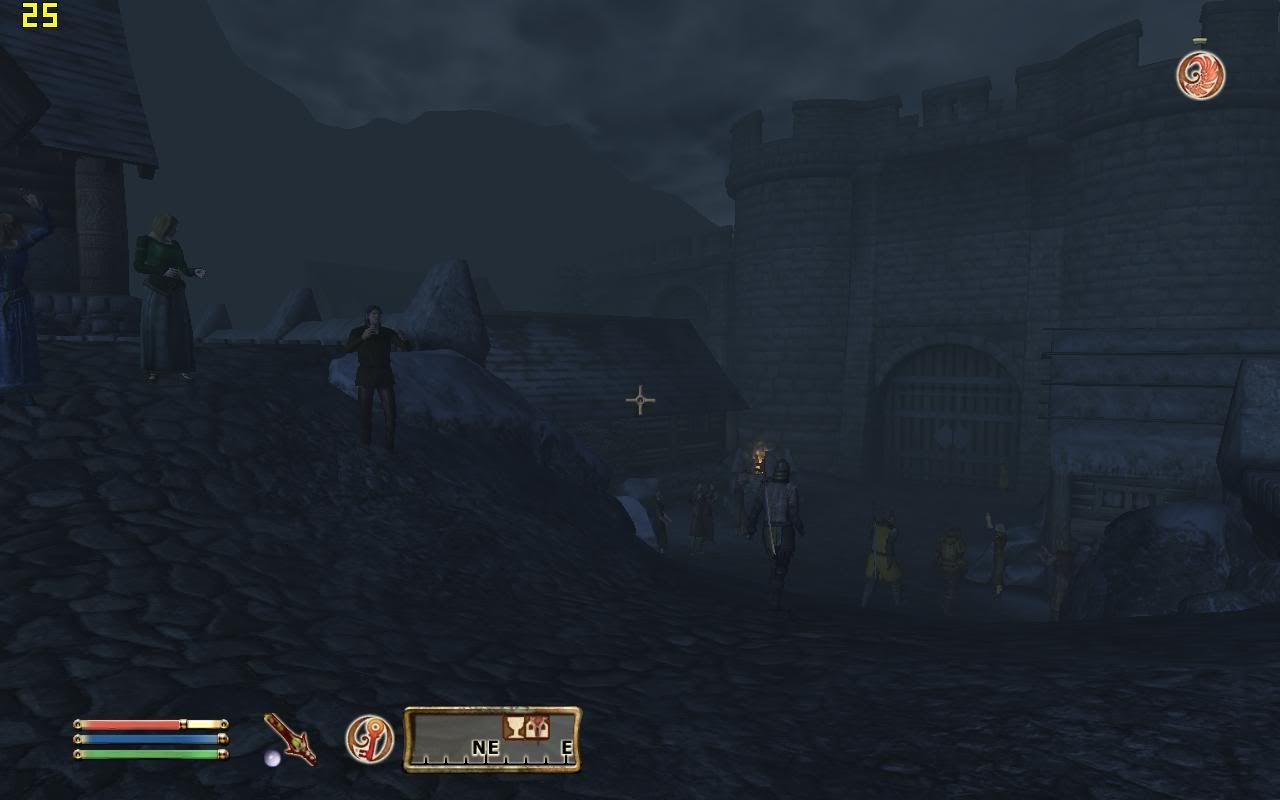Select the equipped red sword weapon icon
1280x800 pixels.
290,740
